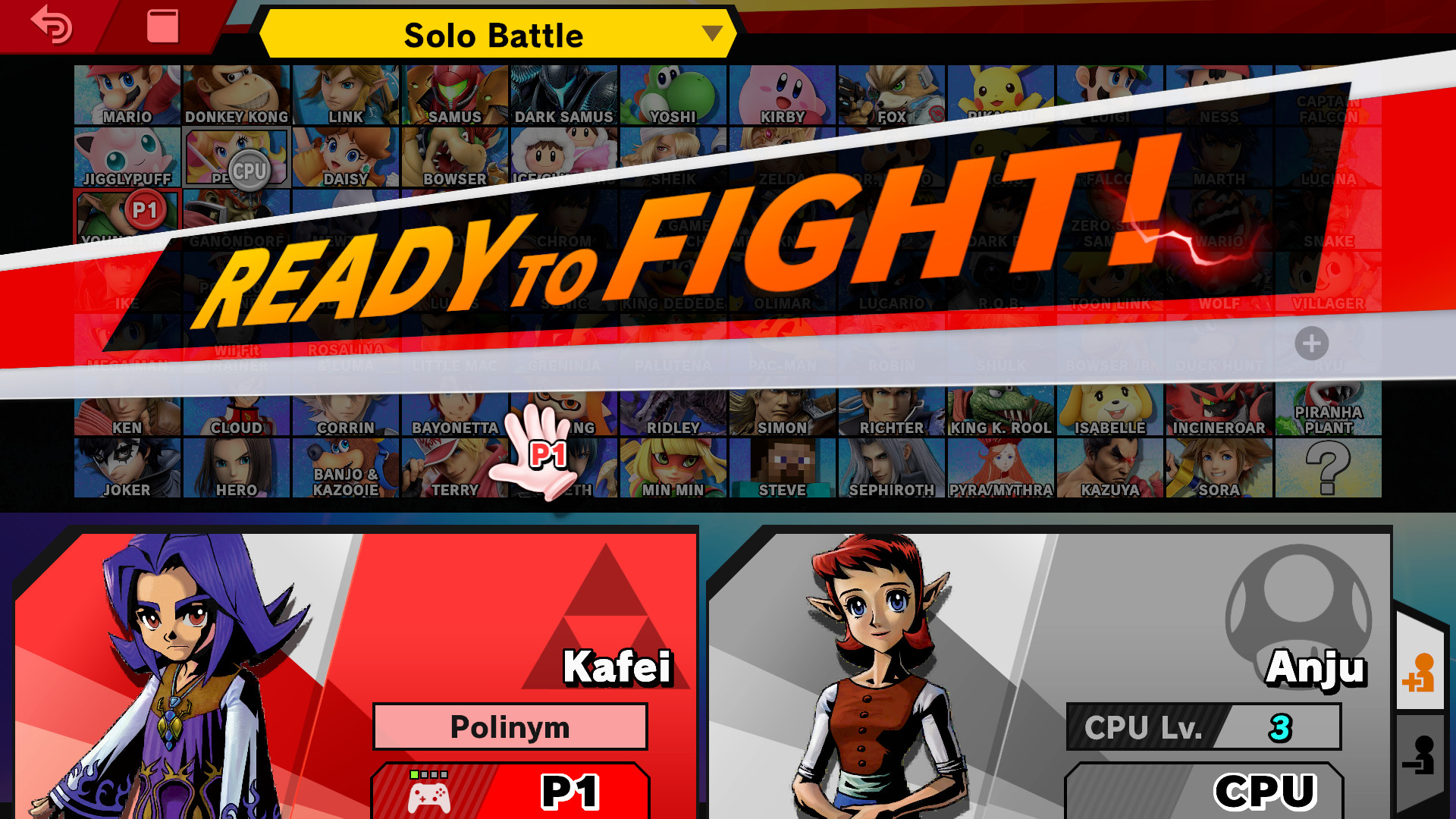Select Kirby's portrait in the roster
Viewport: 1456px width, 819px height.
tap(782, 93)
